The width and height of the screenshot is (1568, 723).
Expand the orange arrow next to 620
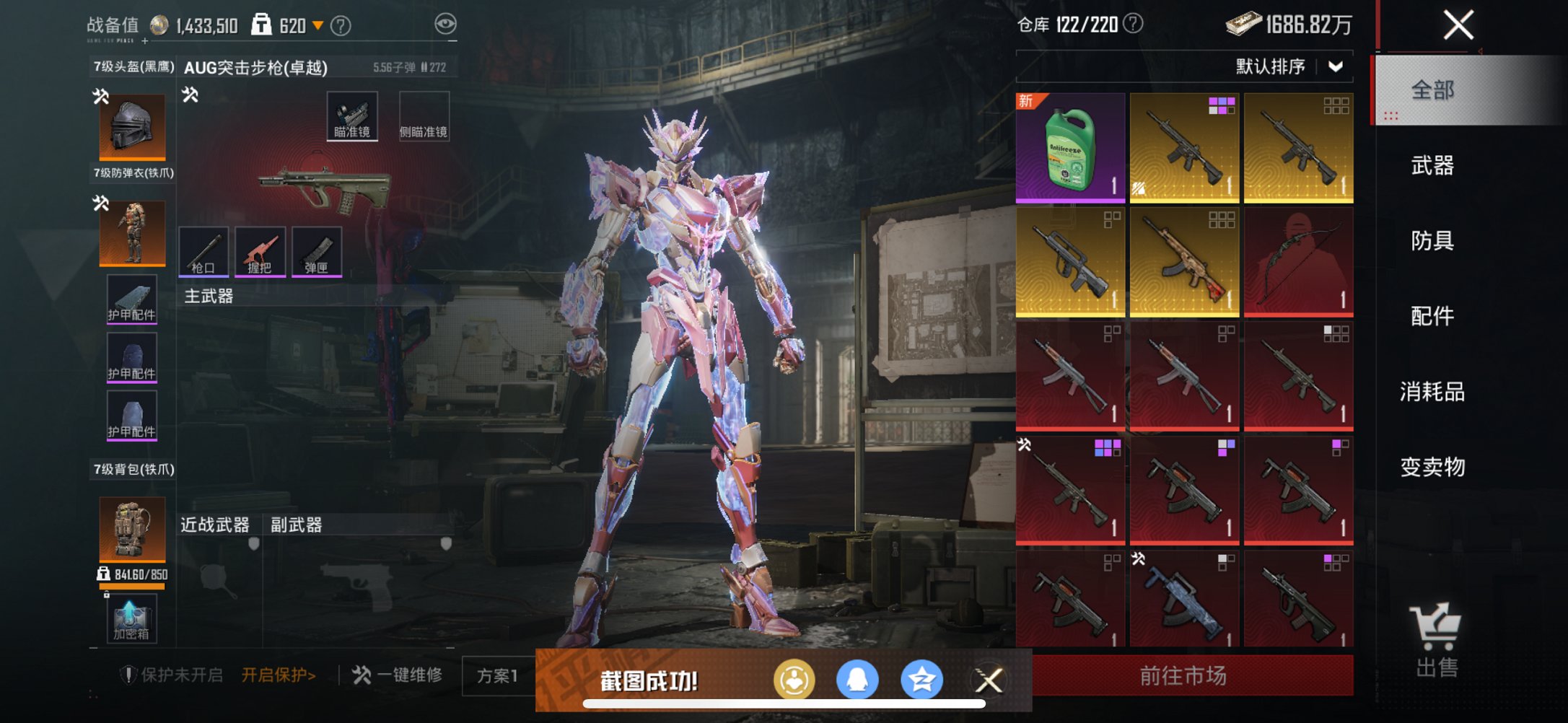pyautogui.click(x=317, y=24)
